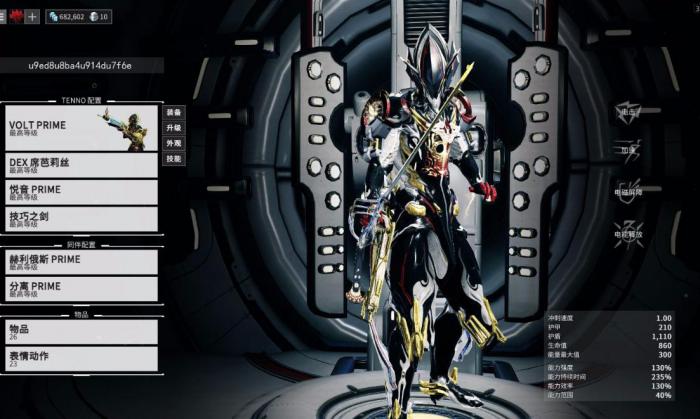Open the red lotus emblem icon

coord(16,17)
